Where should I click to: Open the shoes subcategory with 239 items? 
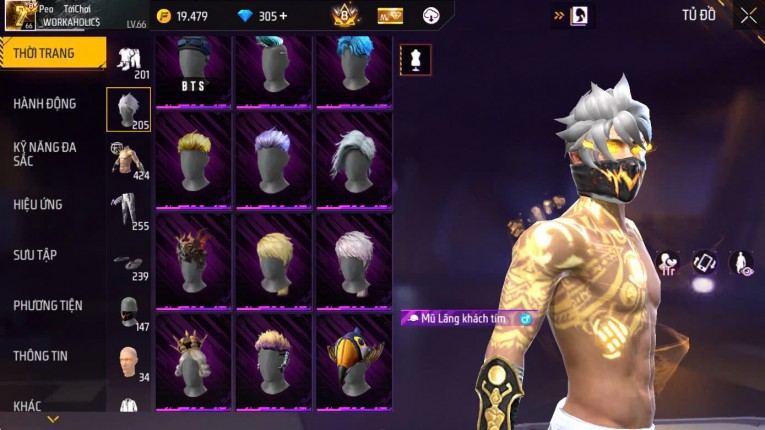coord(128,264)
